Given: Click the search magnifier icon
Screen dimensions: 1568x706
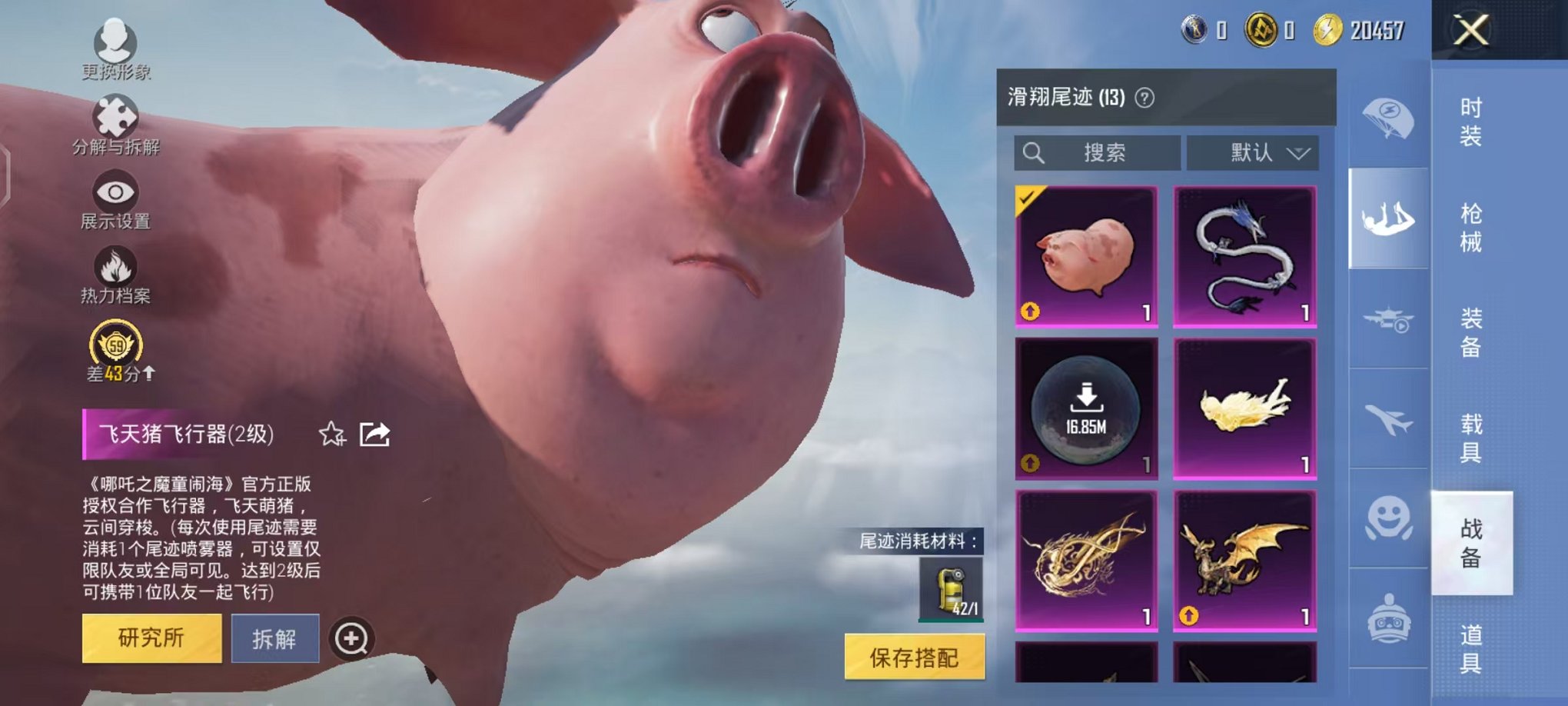Looking at the screenshot, I should 1034,152.
